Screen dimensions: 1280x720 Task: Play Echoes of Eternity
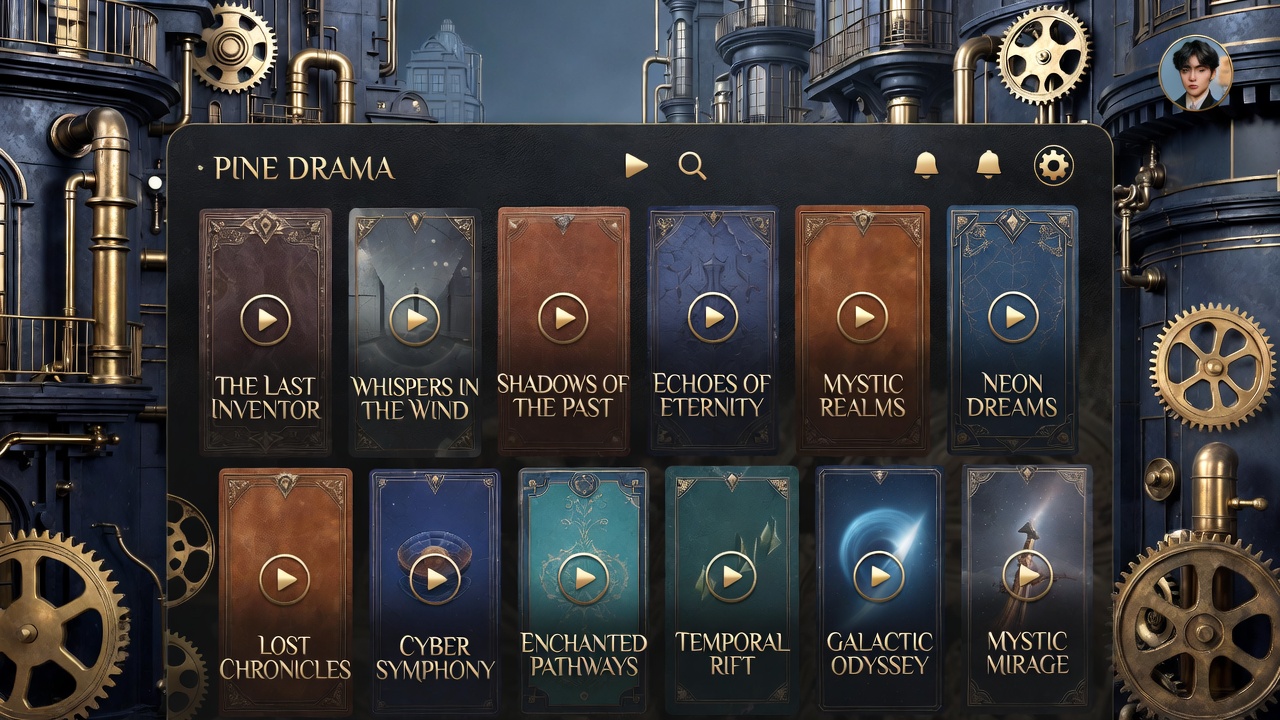pyautogui.click(x=713, y=318)
